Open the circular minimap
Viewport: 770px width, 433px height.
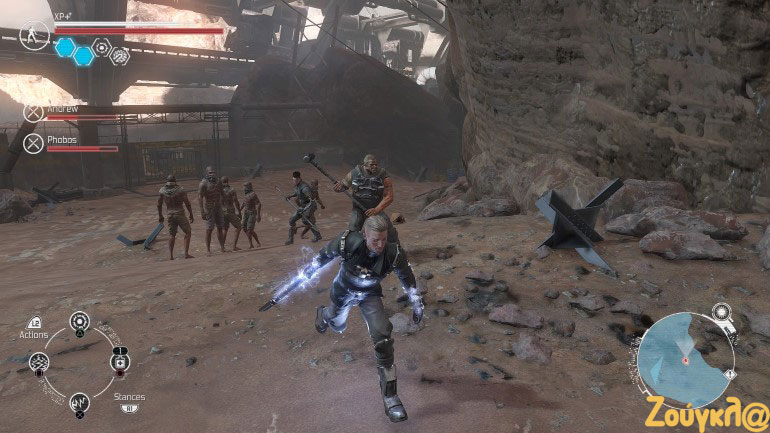point(684,359)
